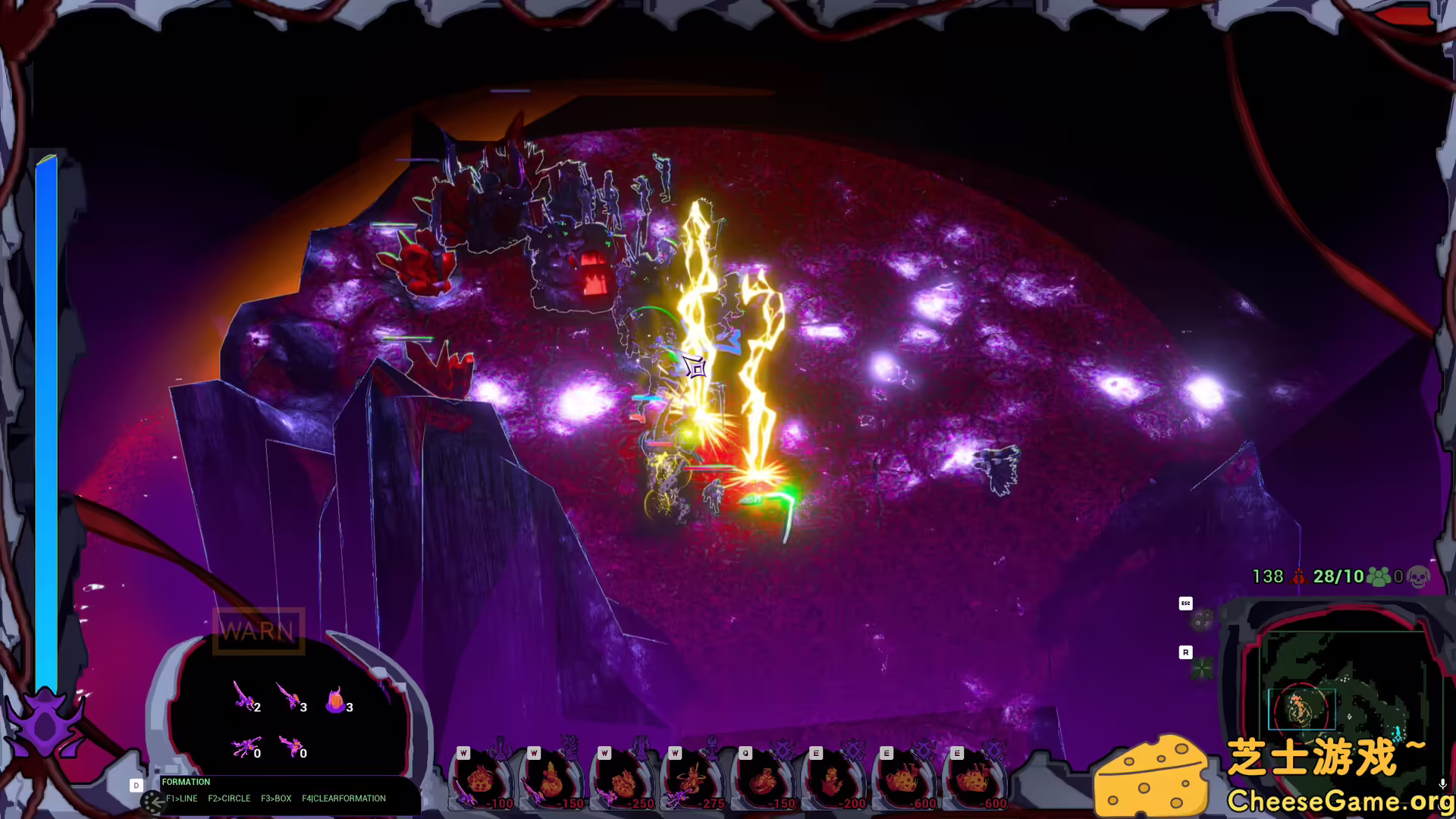Set formation to Line
The height and width of the screenshot is (819, 1456).
click(x=182, y=799)
